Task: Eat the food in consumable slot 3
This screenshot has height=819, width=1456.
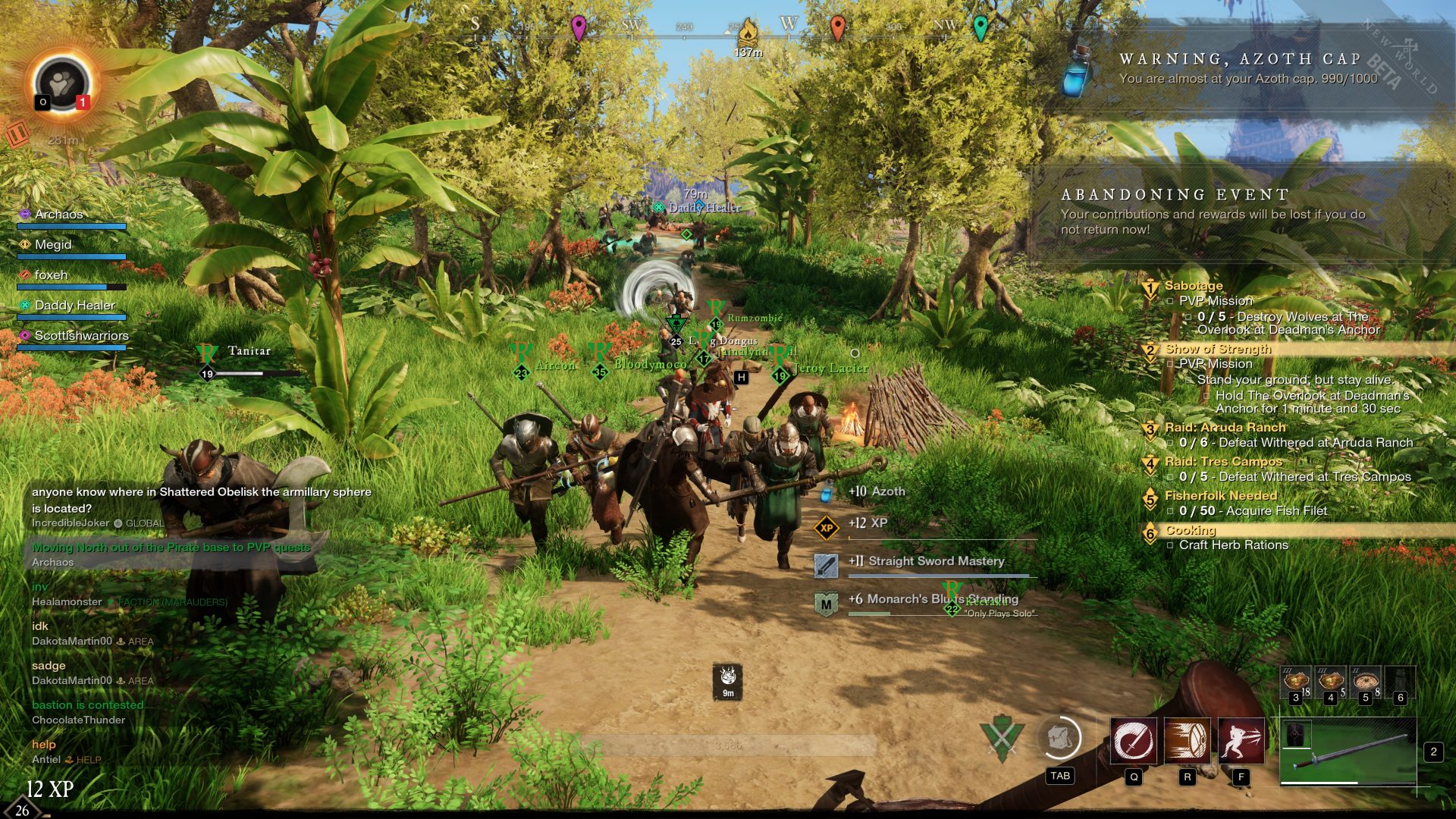Action: [1296, 680]
